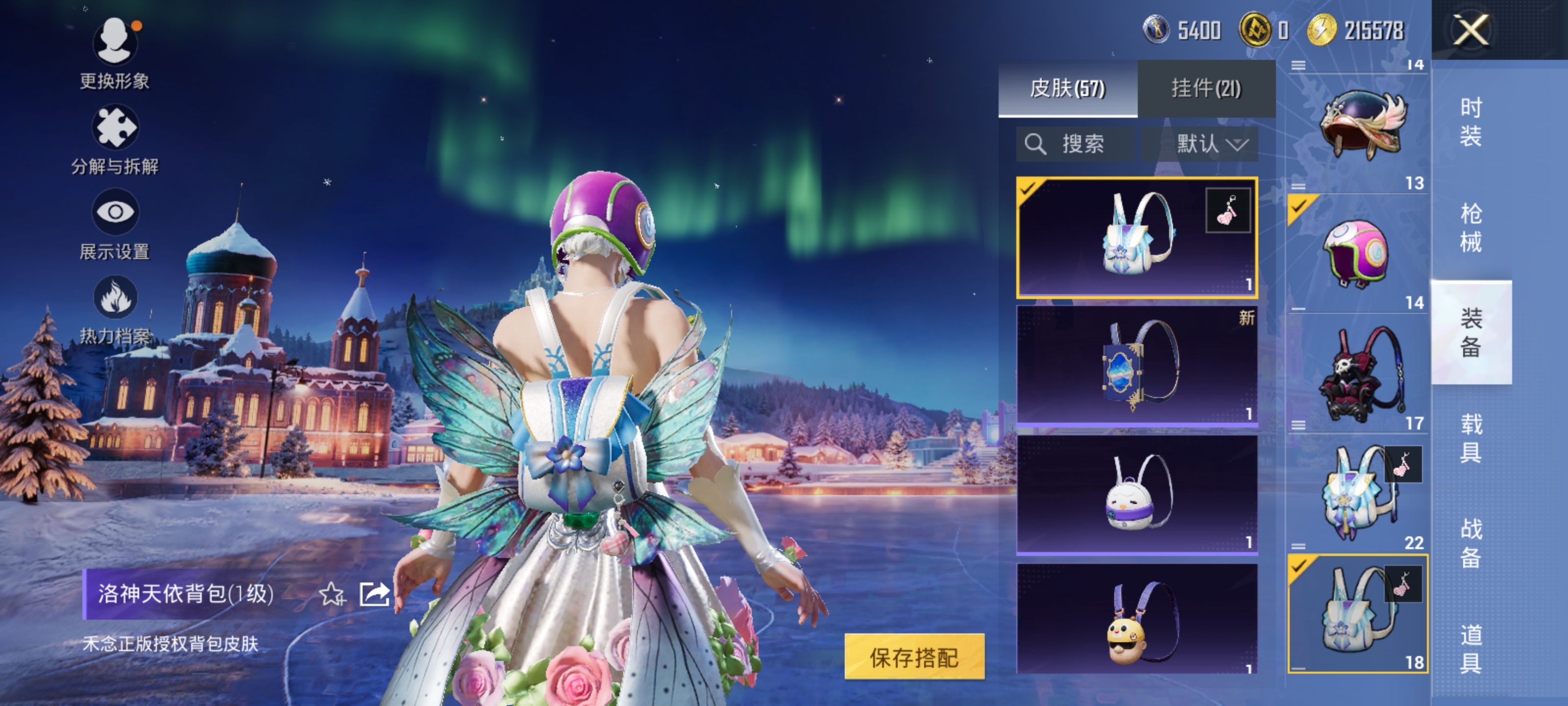Open the 载具 vehicles category
Viewport: 1568px width, 706px height.
[x=1470, y=438]
